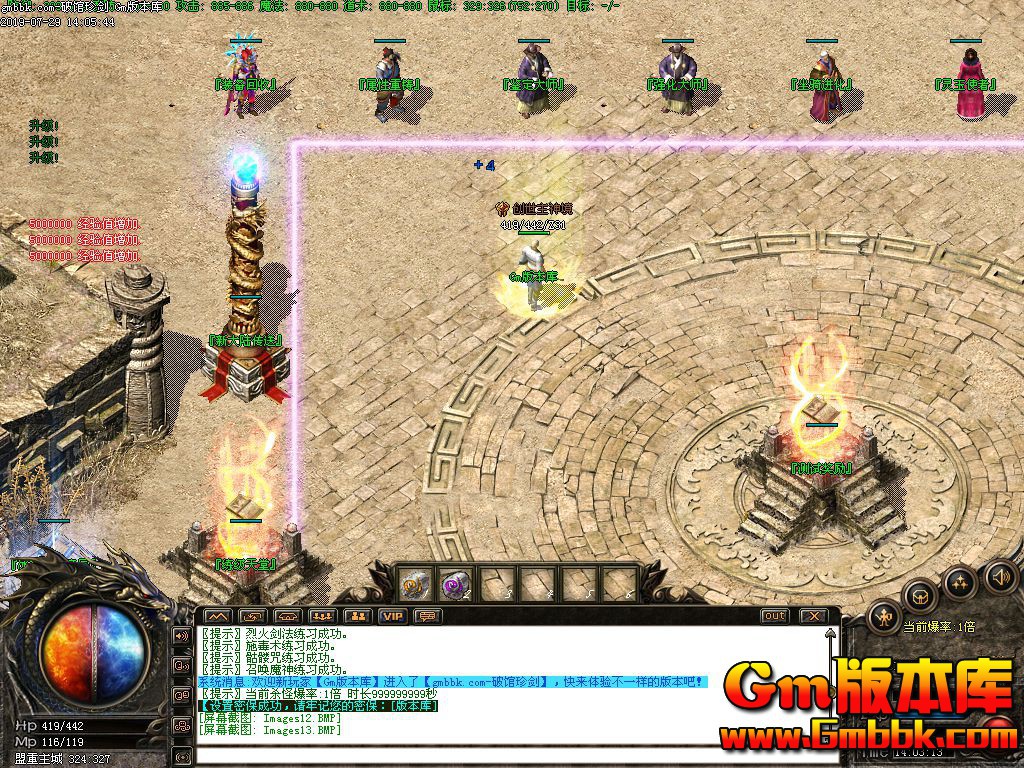Use the purple scroll in the second belt slot

(x=456, y=583)
